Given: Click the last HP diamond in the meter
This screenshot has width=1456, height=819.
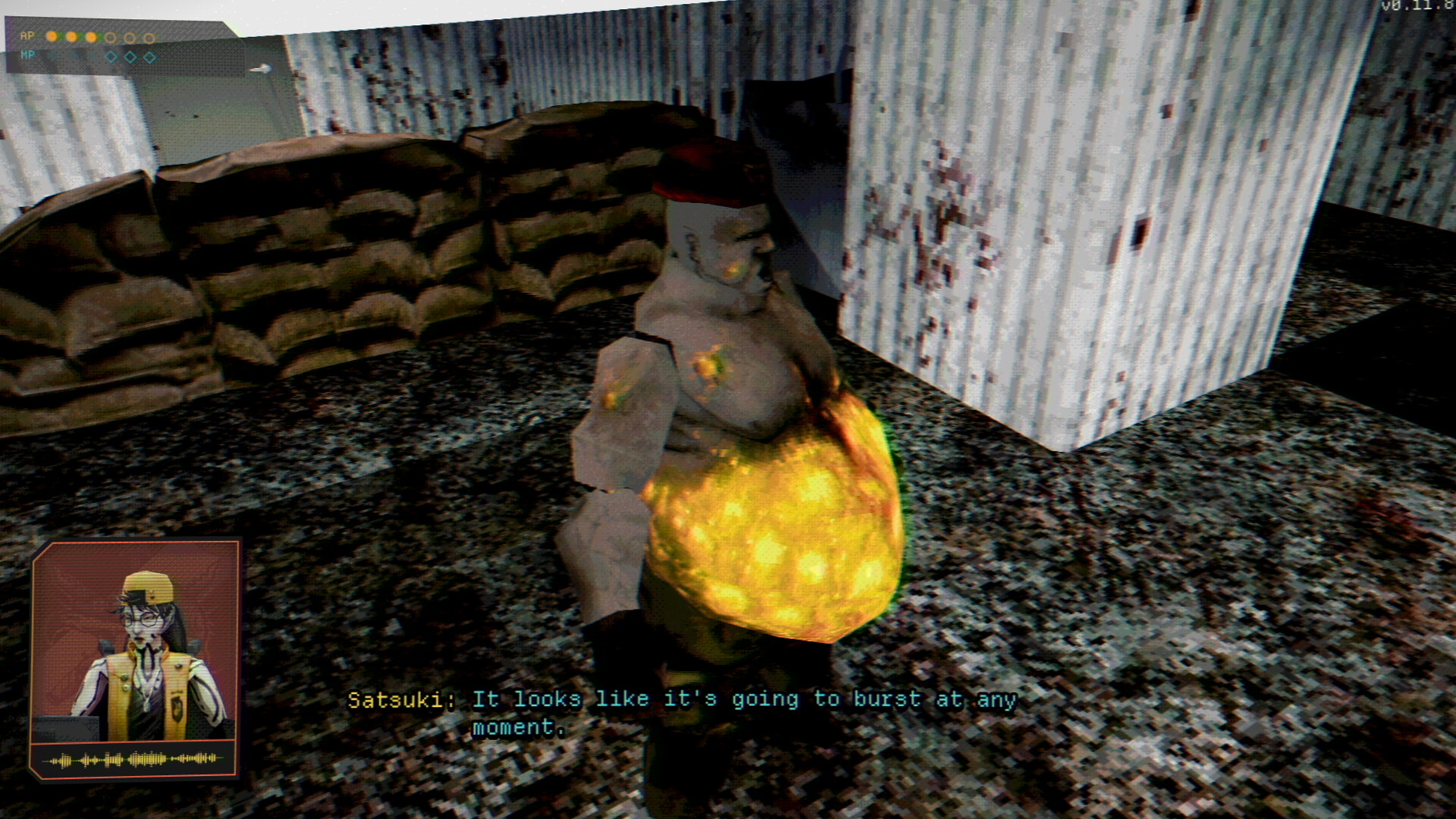Looking at the screenshot, I should pyautogui.click(x=149, y=58).
